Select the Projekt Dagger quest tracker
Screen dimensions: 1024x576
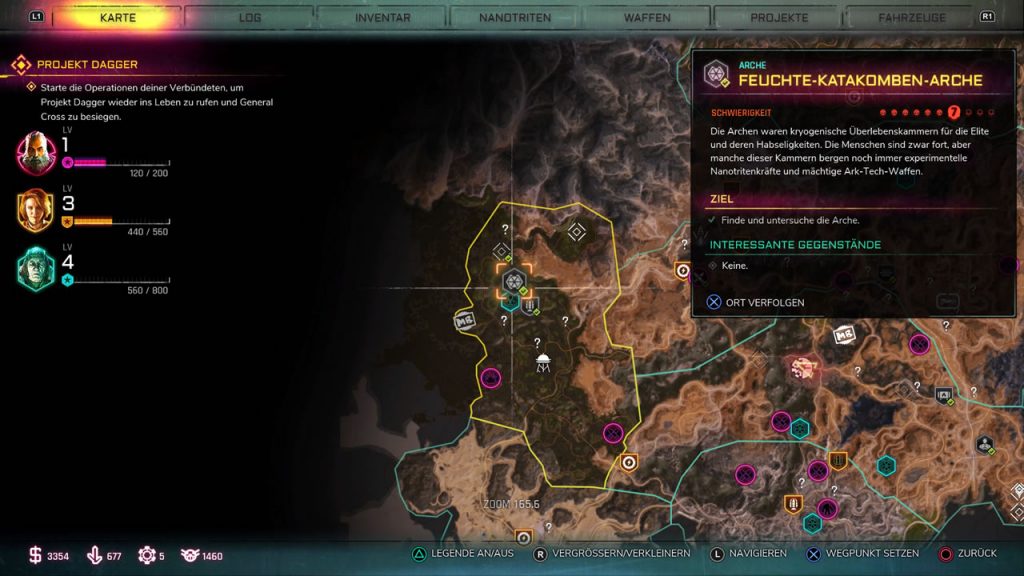pos(87,65)
